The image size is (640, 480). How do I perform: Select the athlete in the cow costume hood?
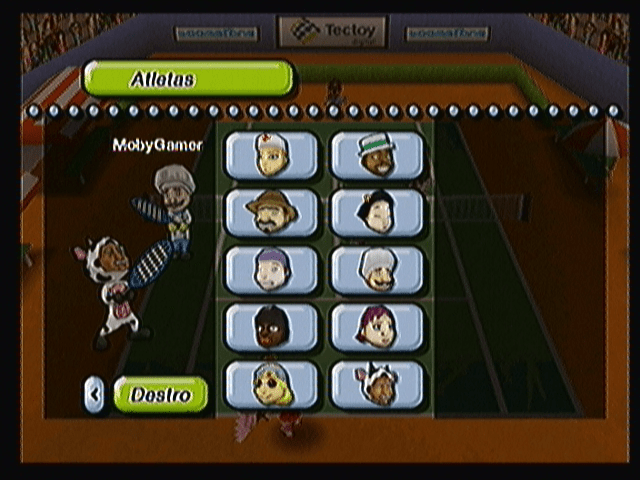377,385
